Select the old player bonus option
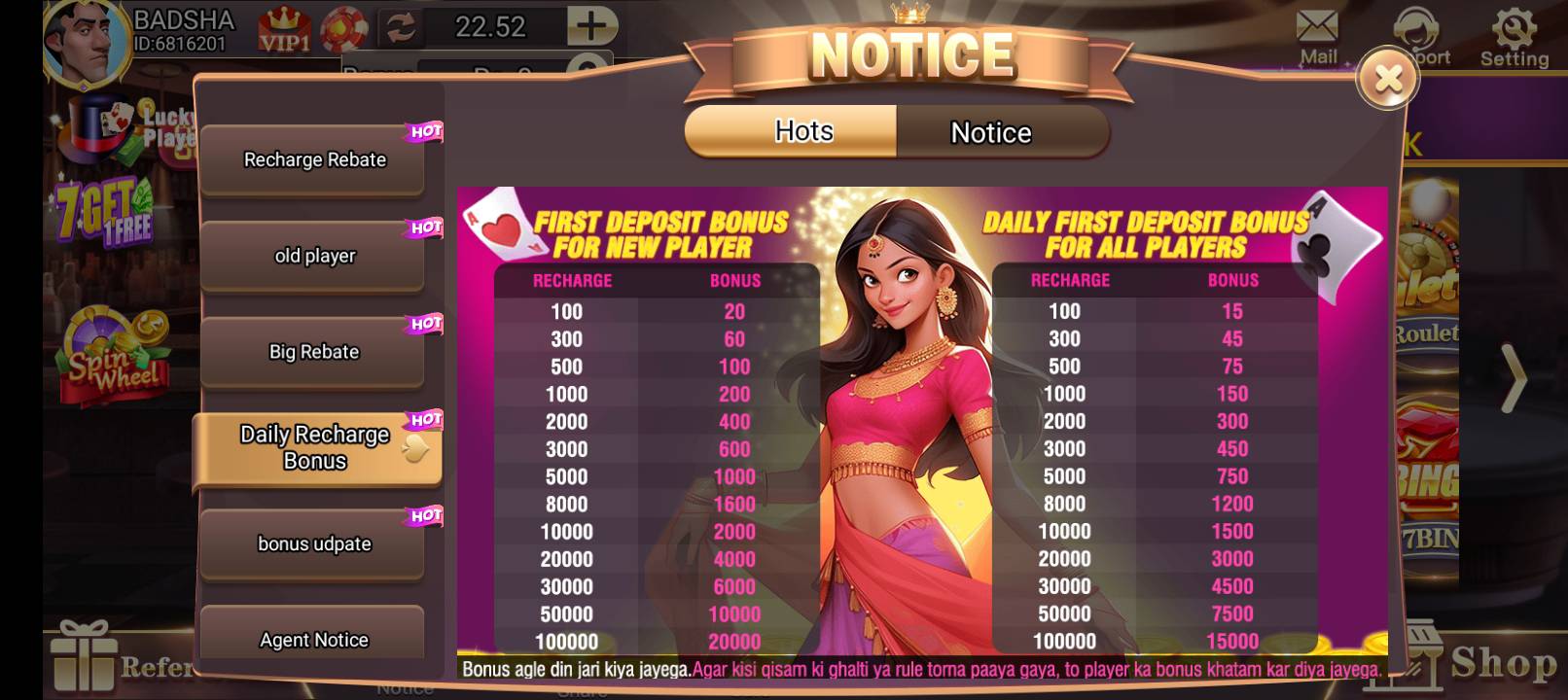1568x700 pixels. (313, 256)
